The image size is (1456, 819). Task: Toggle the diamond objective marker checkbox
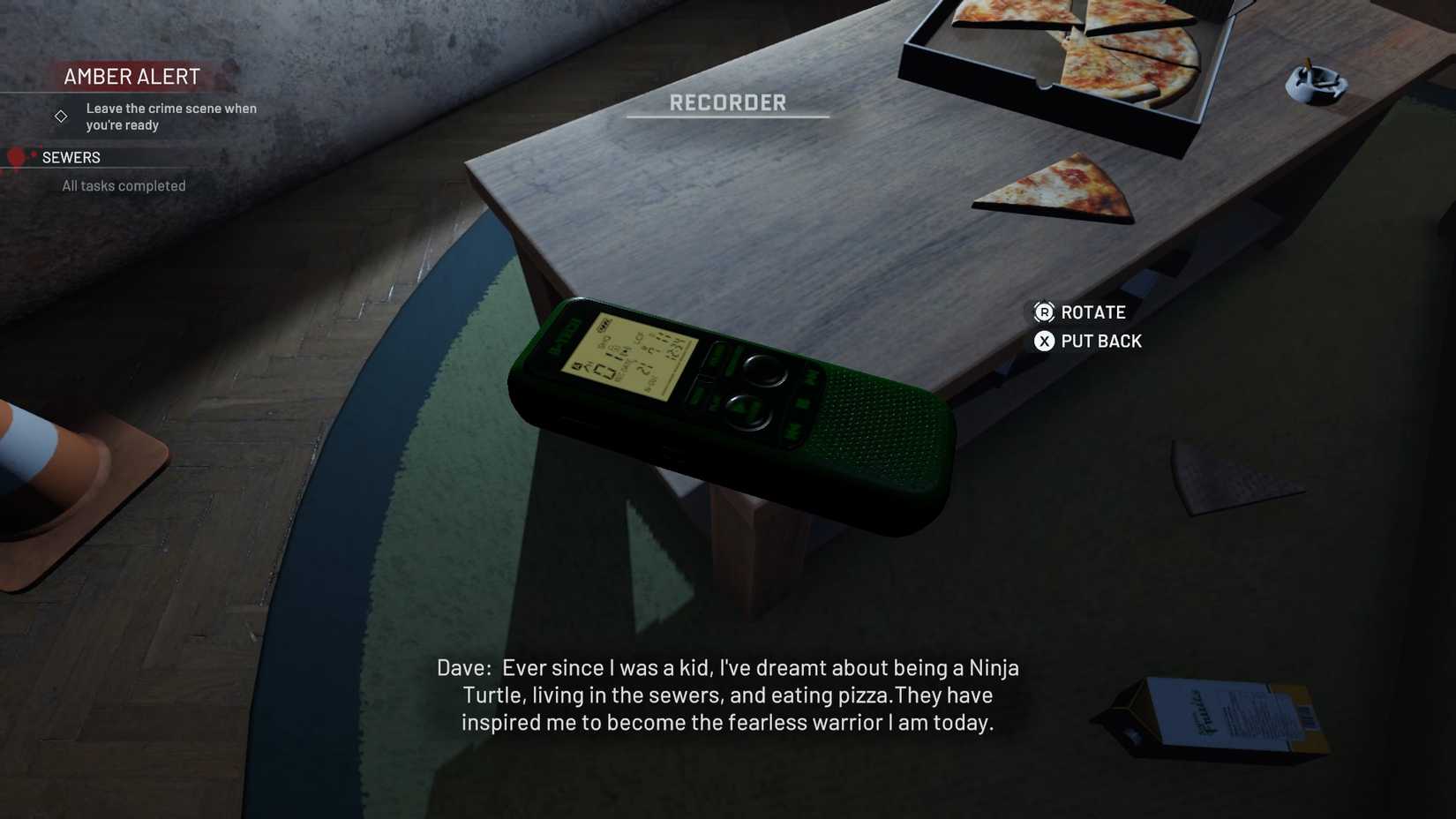tap(60, 116)
